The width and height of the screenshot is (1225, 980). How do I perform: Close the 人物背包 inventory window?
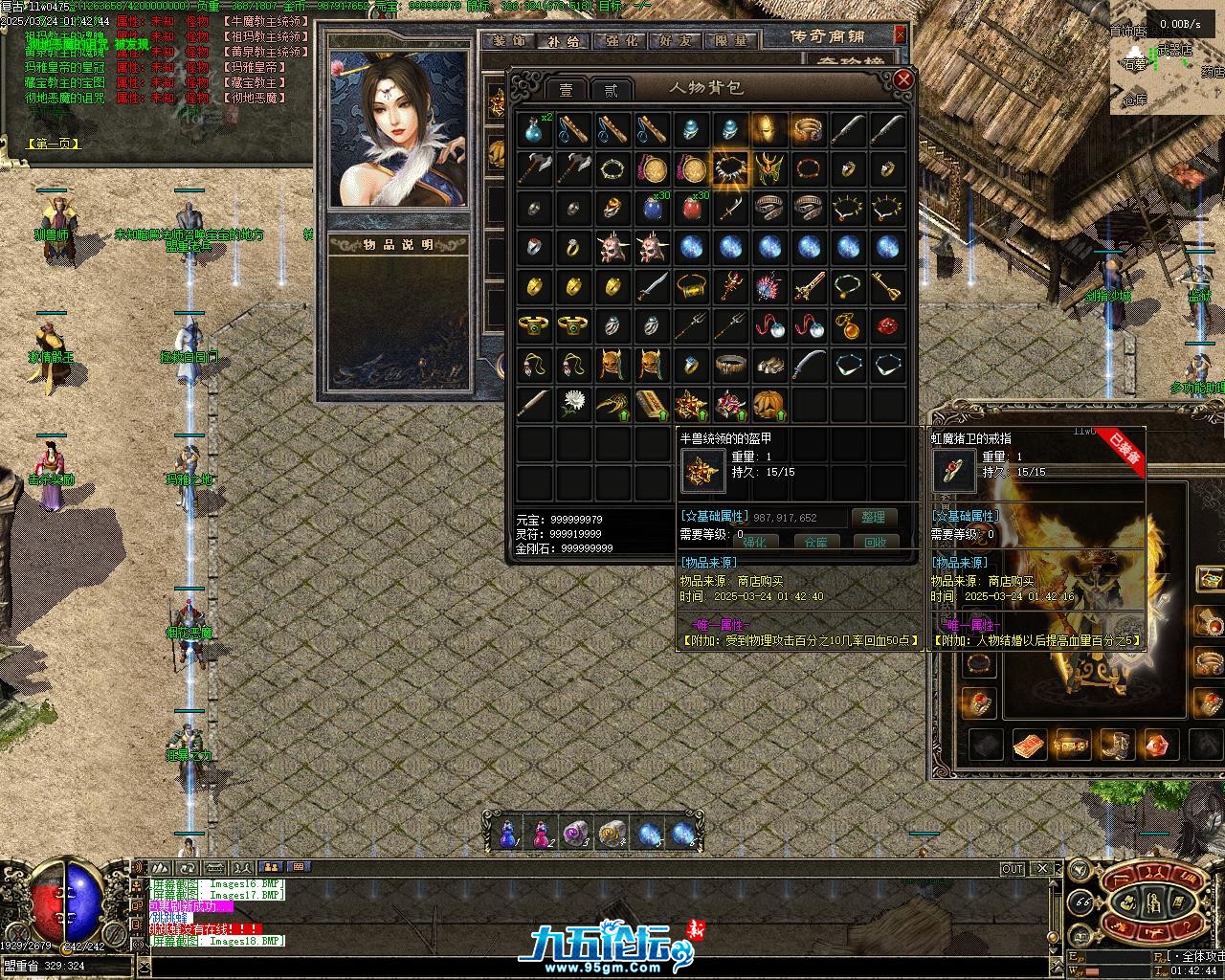[902, 80]
